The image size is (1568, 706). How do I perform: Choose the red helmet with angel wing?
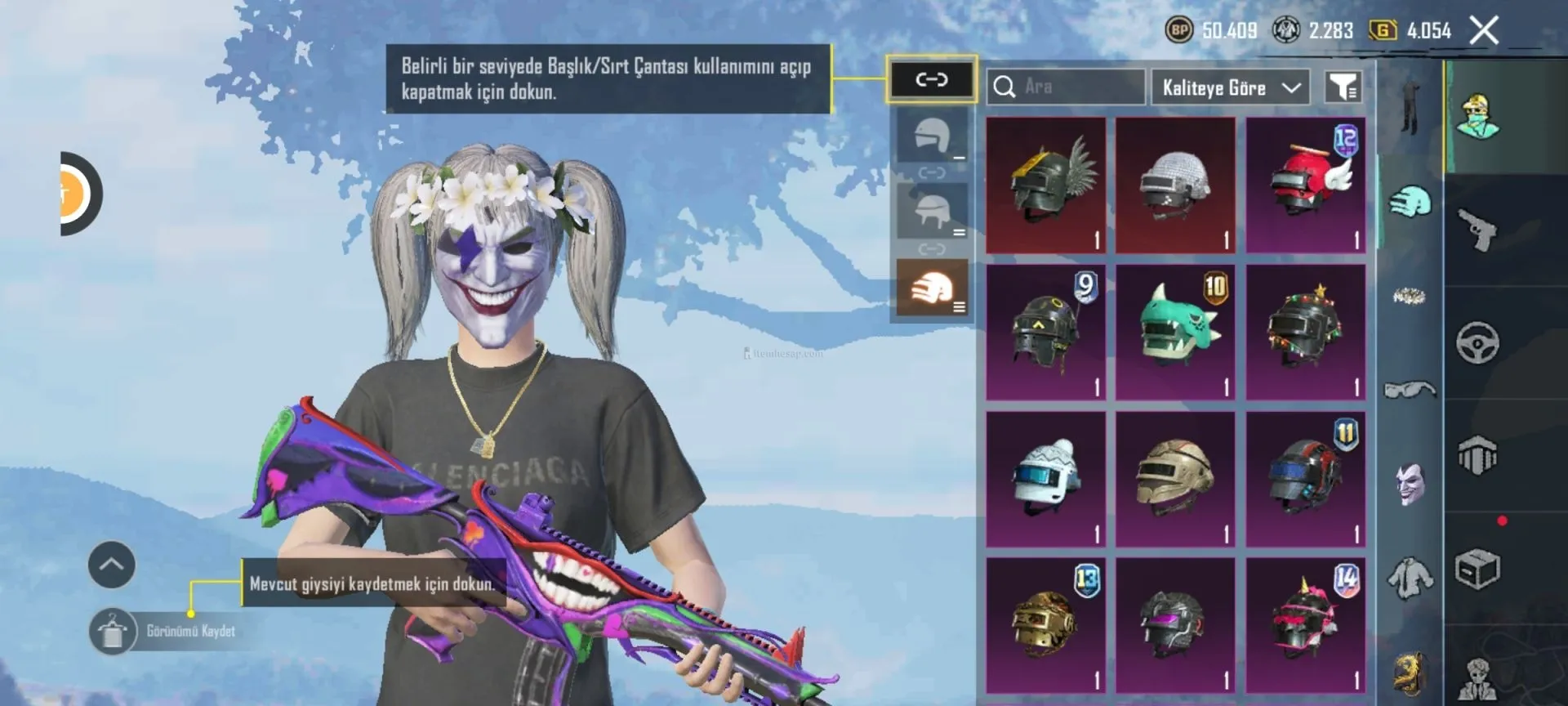pyautogui.click(x=1305, y=185)
